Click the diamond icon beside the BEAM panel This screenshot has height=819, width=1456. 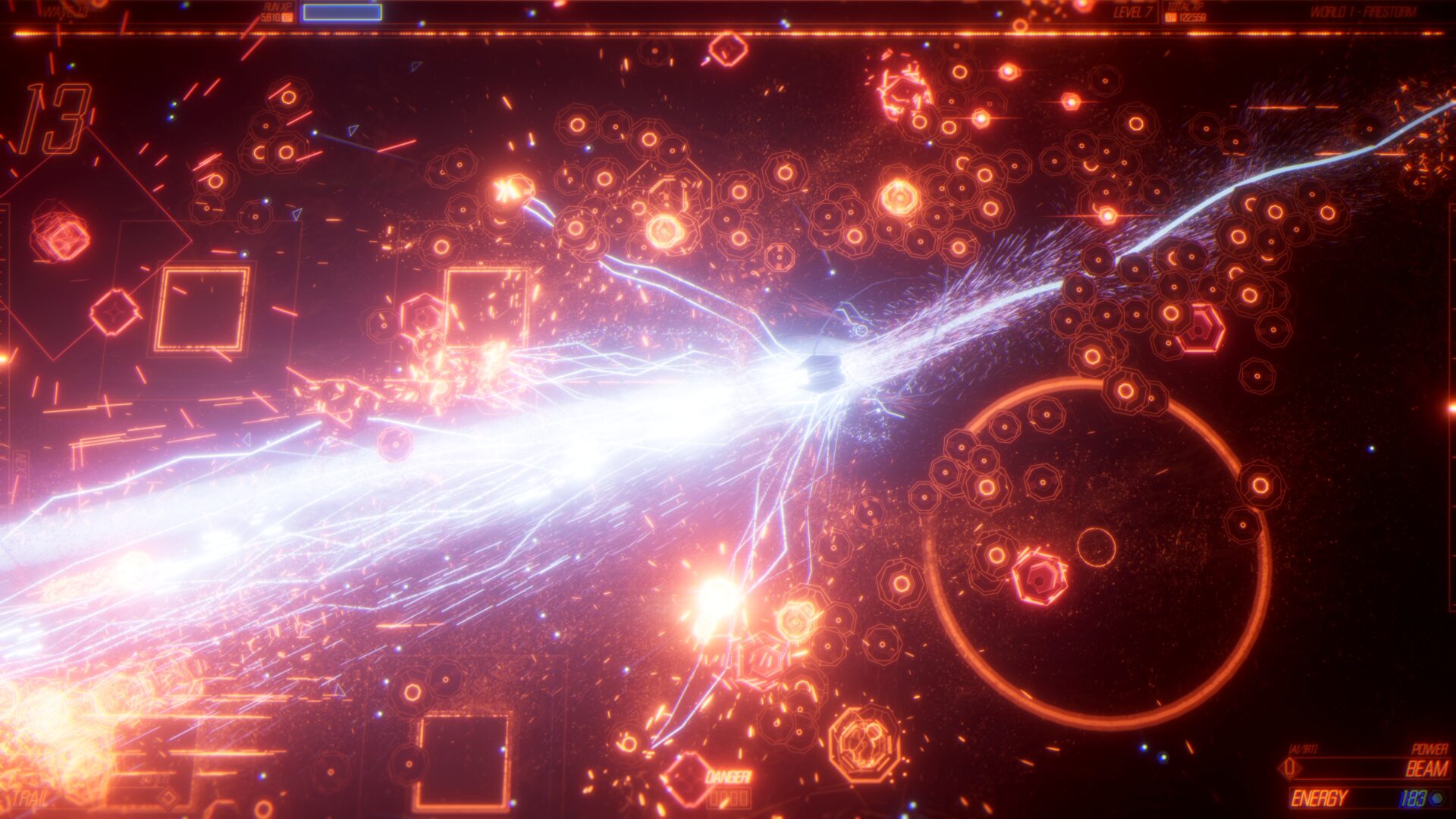[1289, 767]
